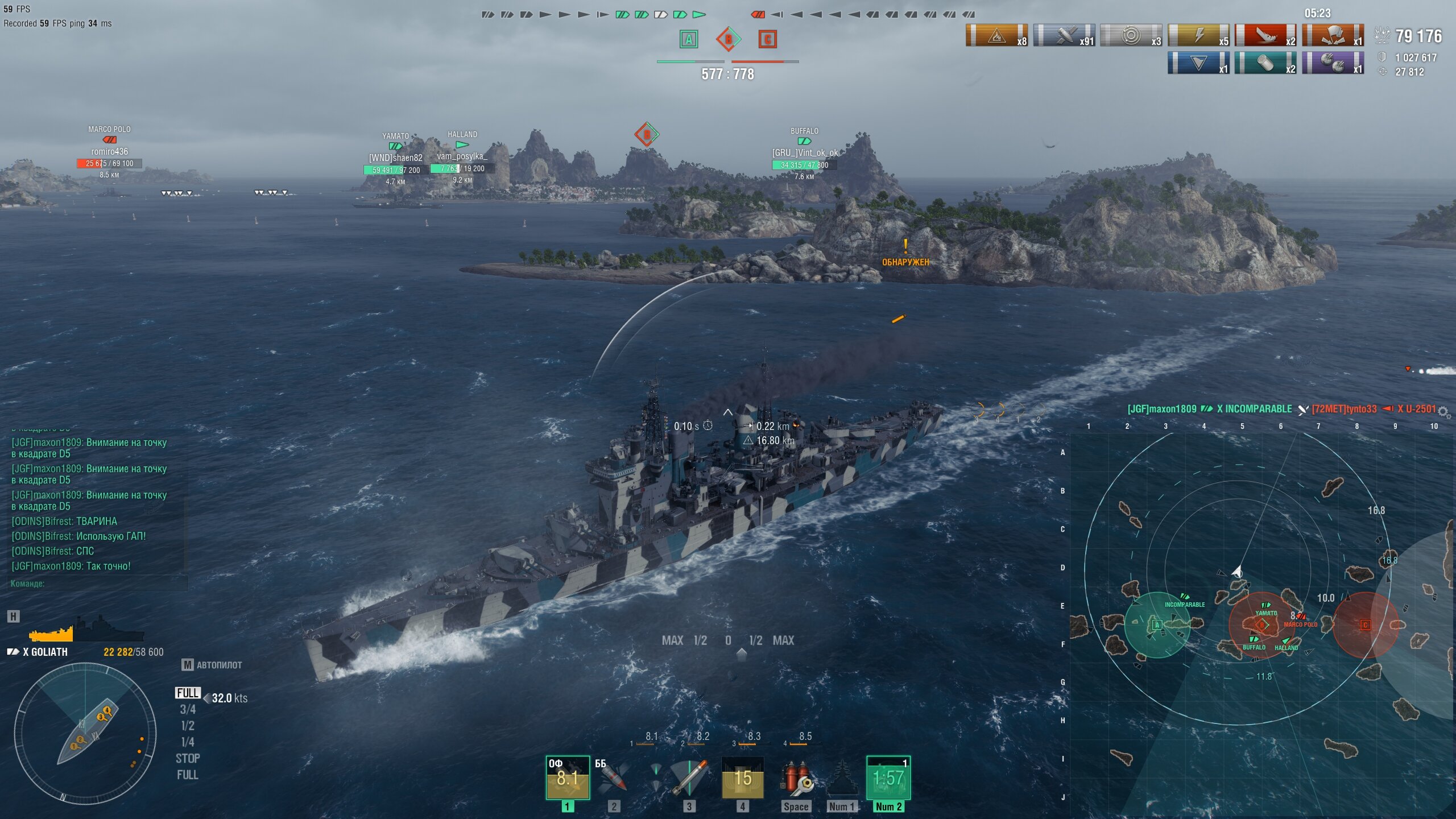This screenshot has height=819, width=1456.
Task: Click capture point A indicator at top
Action: click(x=689, y=39)
